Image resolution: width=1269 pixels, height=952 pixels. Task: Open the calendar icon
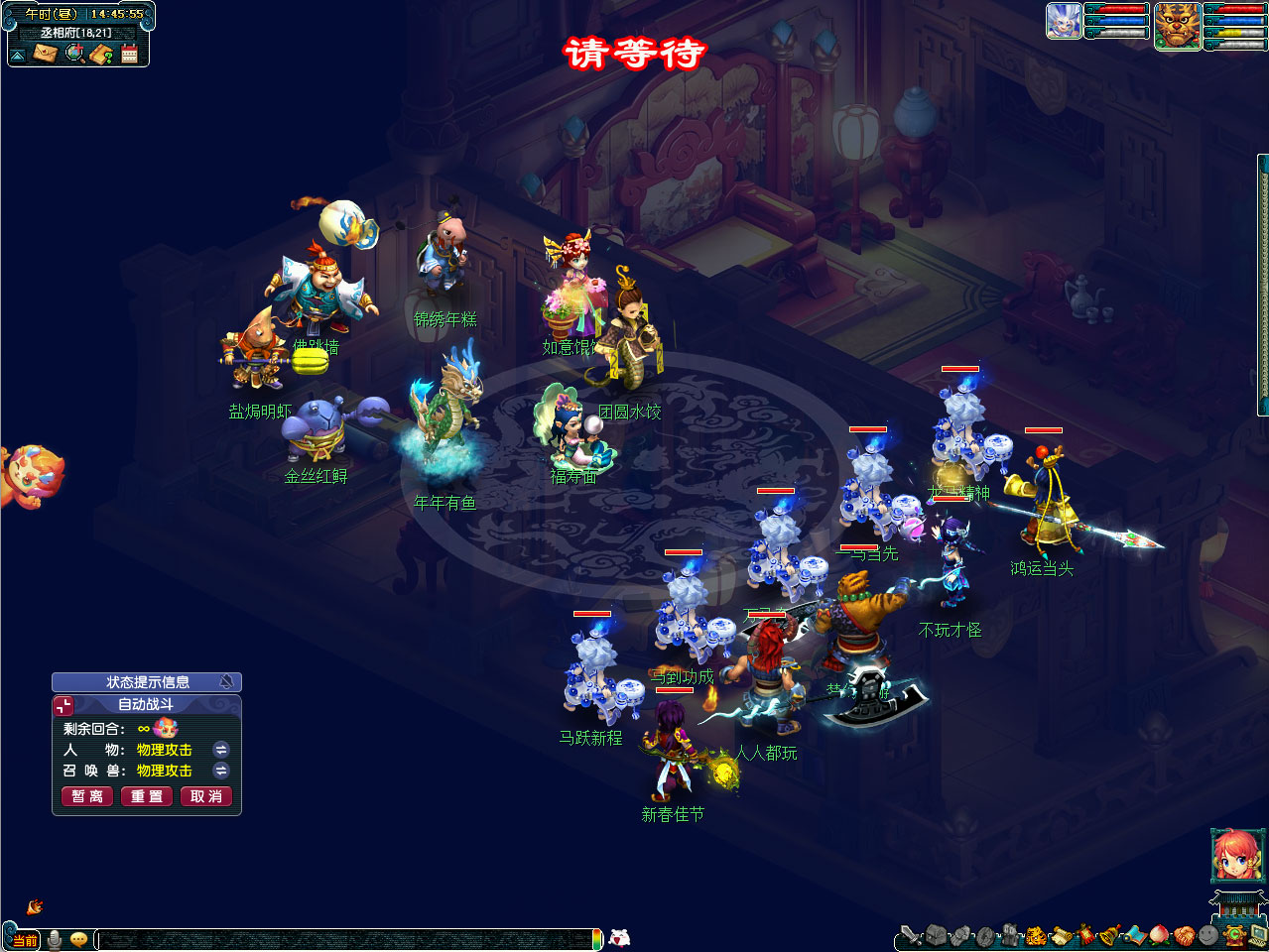129,54
